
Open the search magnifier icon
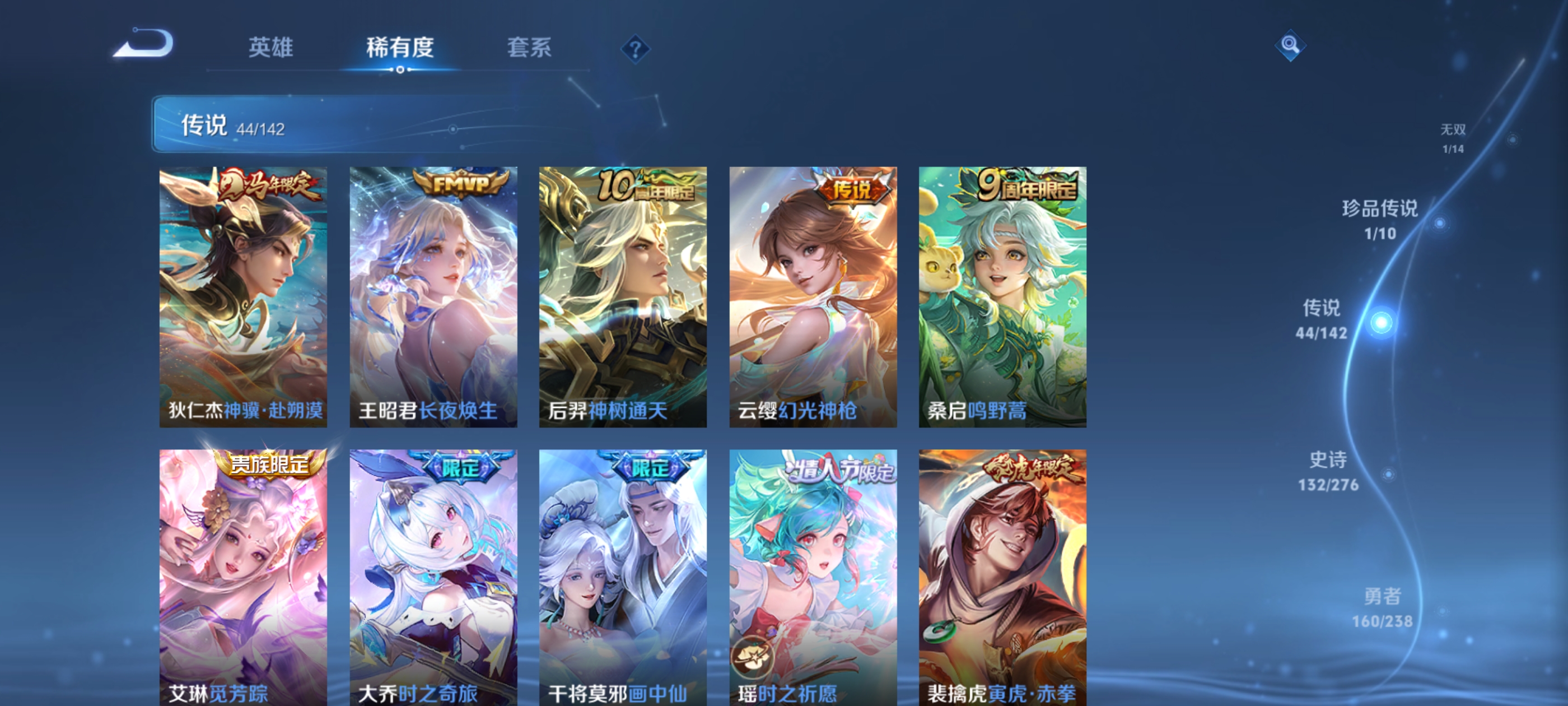pos(1290,46)
